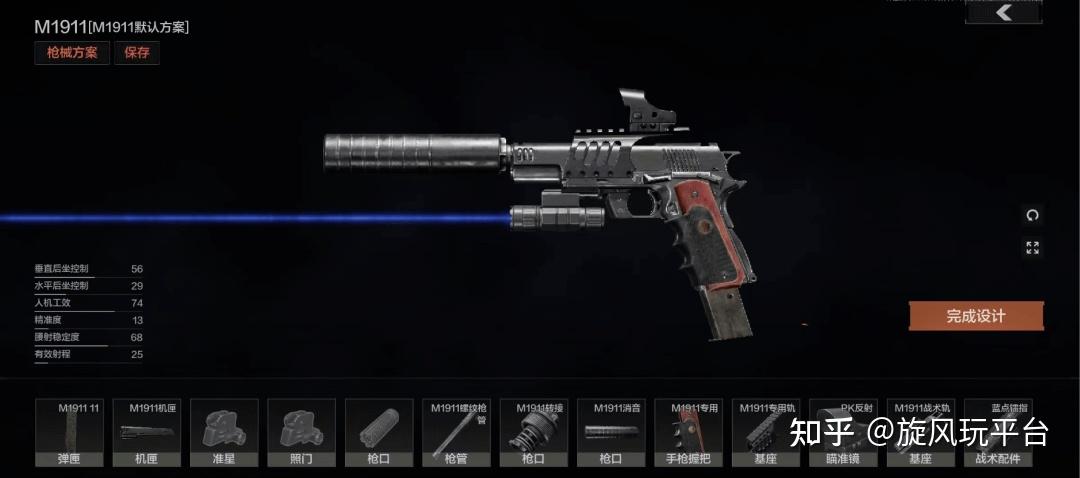1080x478 pixels.
Task: Open the 瞄准镜 PK reflex sight slot
Action: 843,432
